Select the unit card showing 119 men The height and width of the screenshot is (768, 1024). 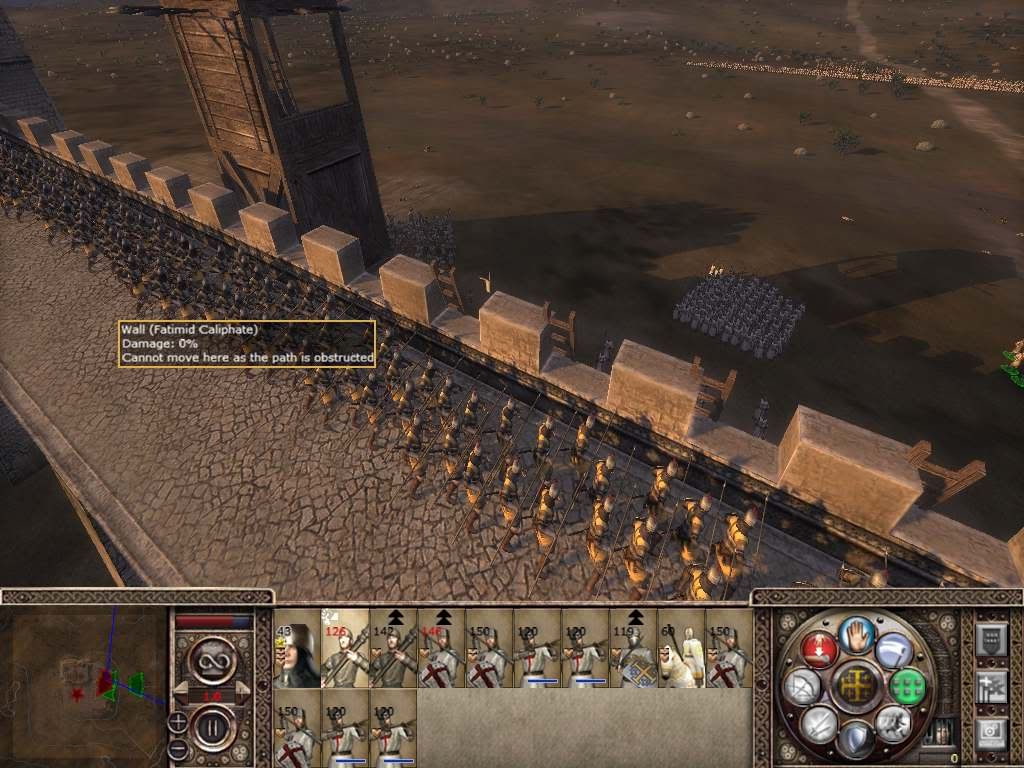point(633,649)
